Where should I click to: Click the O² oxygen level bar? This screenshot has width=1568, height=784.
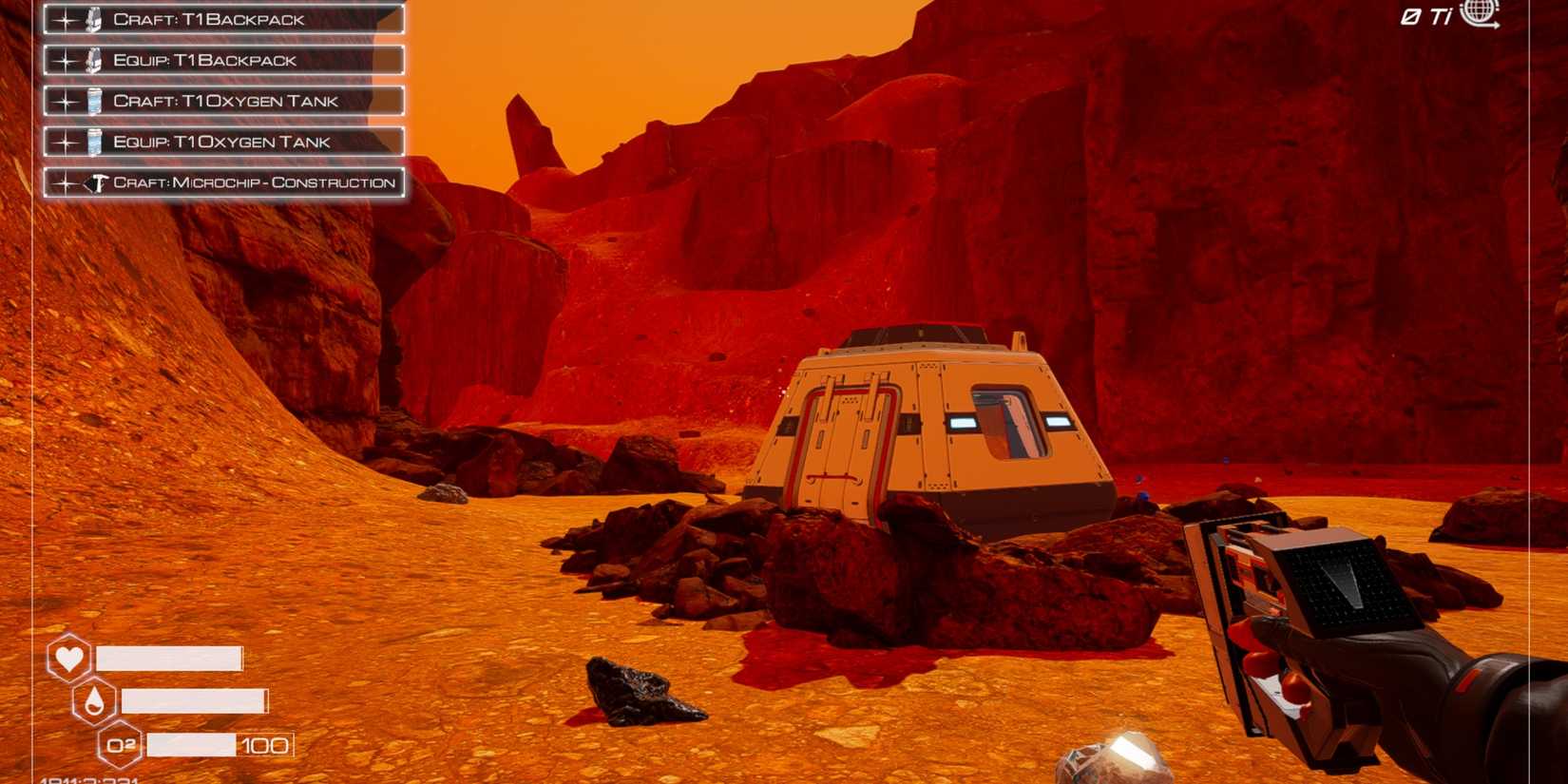pyautogui.click(x=190, y=745)
